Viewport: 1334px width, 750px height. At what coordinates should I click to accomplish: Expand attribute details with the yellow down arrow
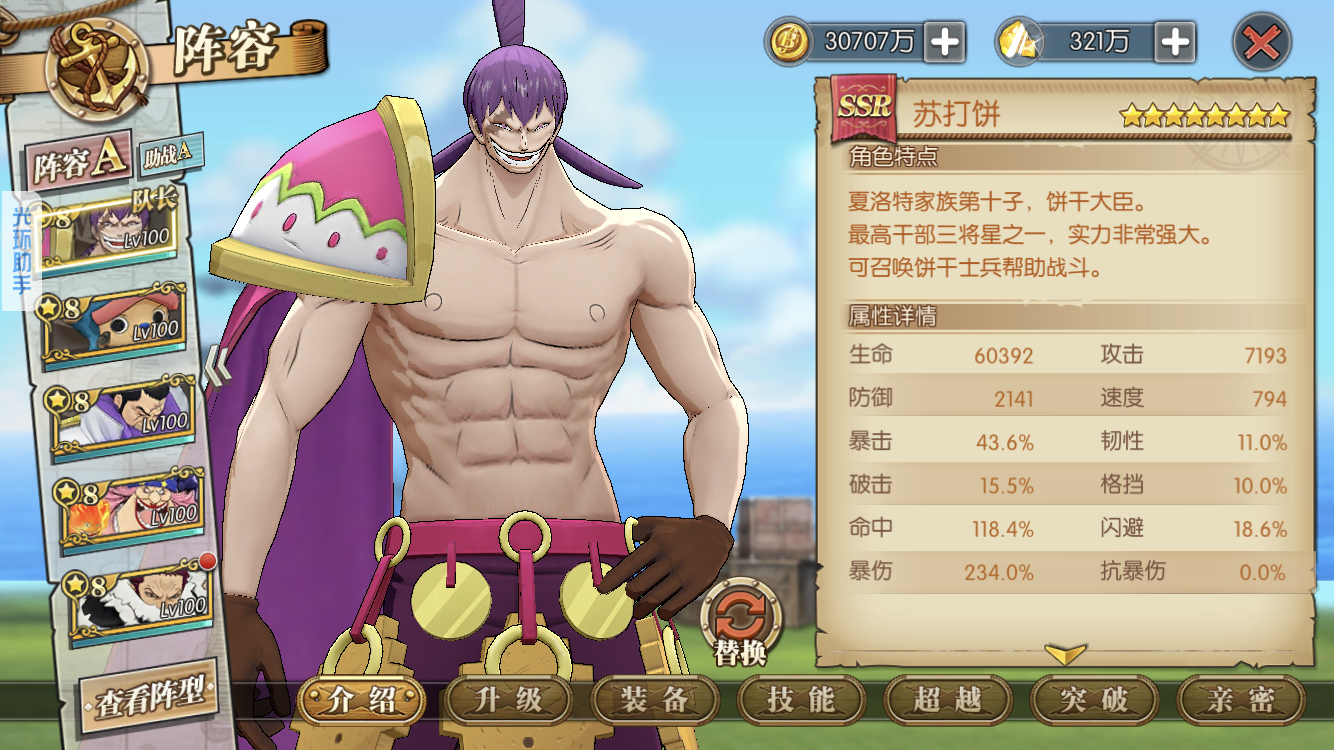pyautogui.click(x=1064, y=654)
